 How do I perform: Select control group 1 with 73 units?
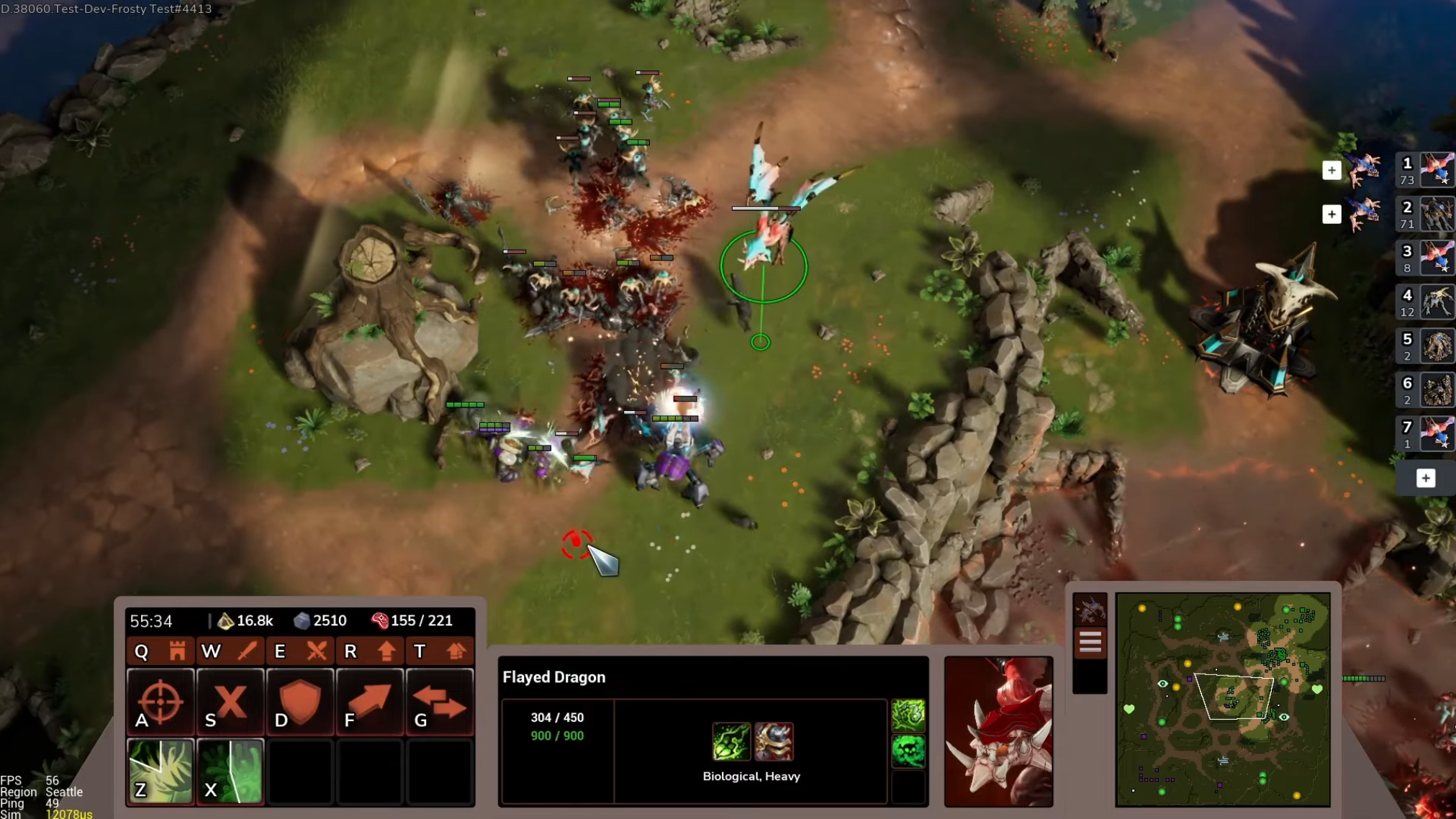pos(1425,171)
